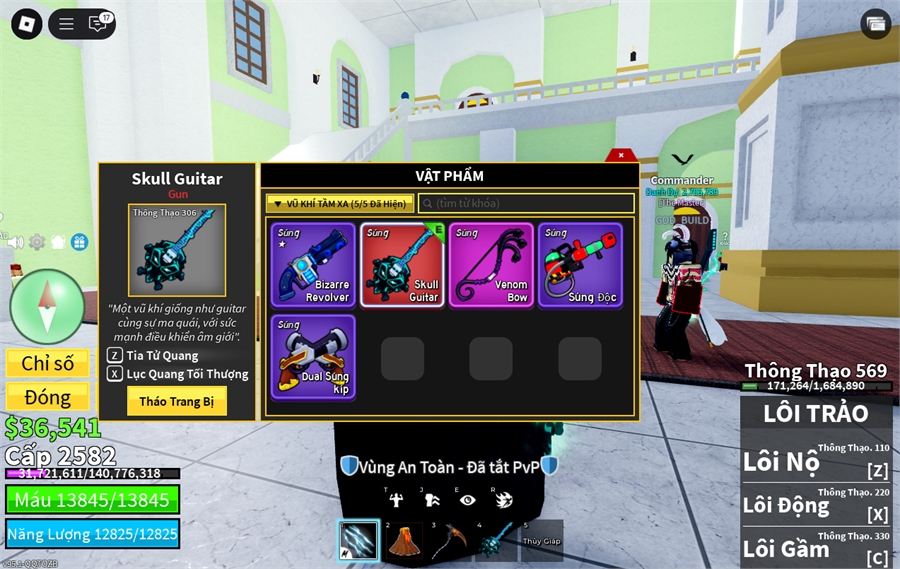Click the item keyword search field

526,203
